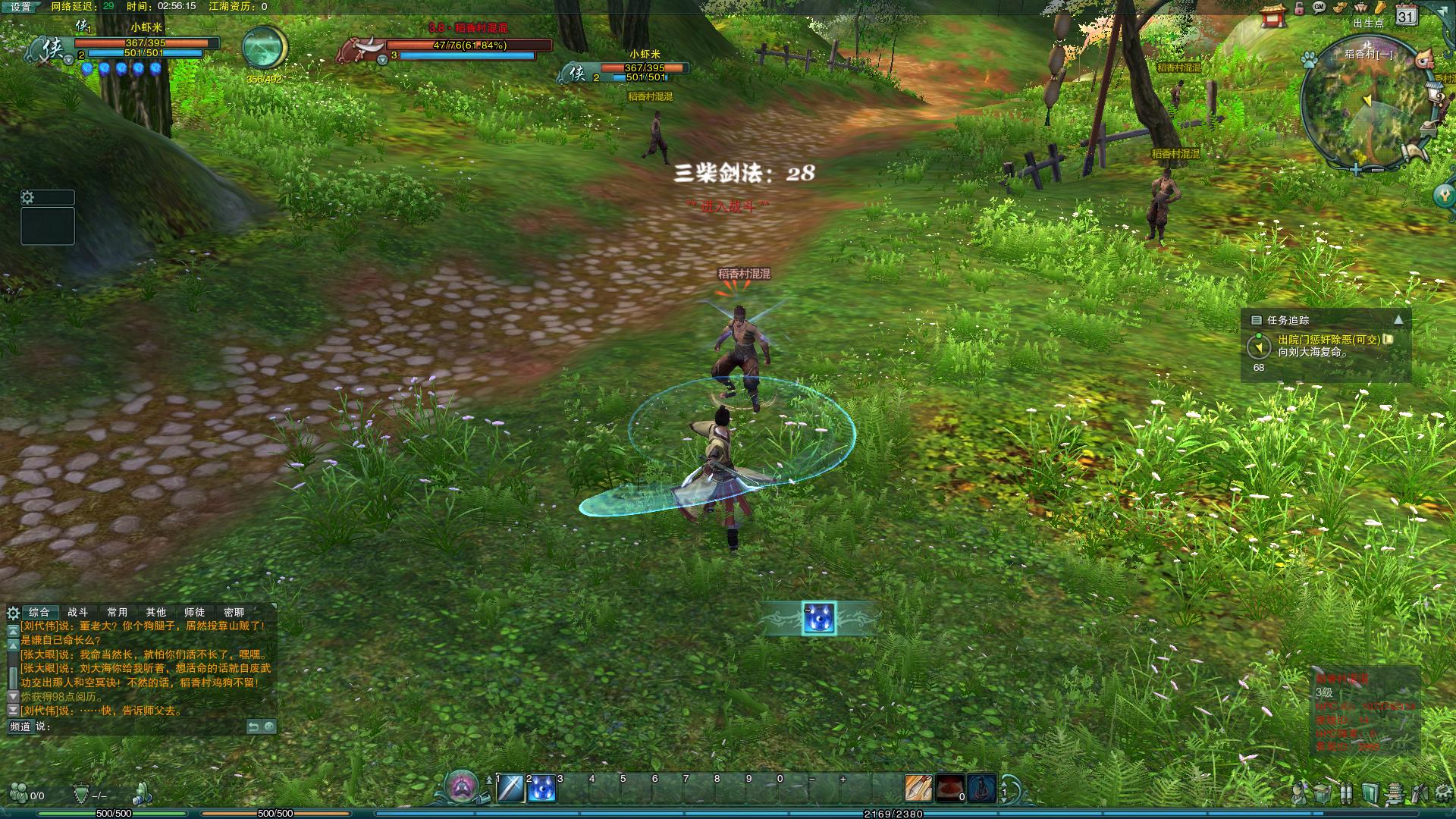Open the 其他 chat tab
The width and height of the screenshot is (1456, 819).
click(155, 612)
